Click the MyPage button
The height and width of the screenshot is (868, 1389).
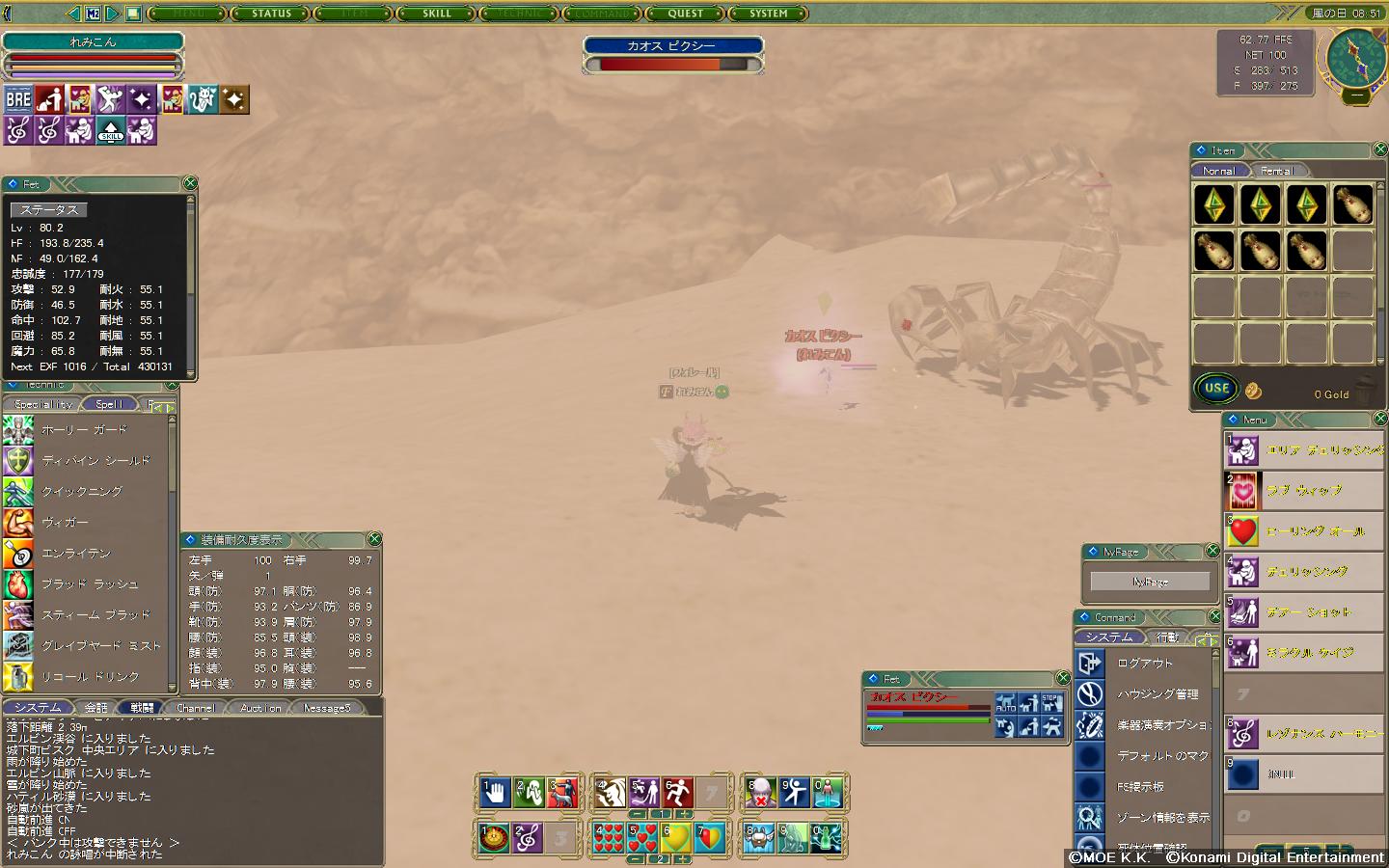click(x=1150, y=582)
